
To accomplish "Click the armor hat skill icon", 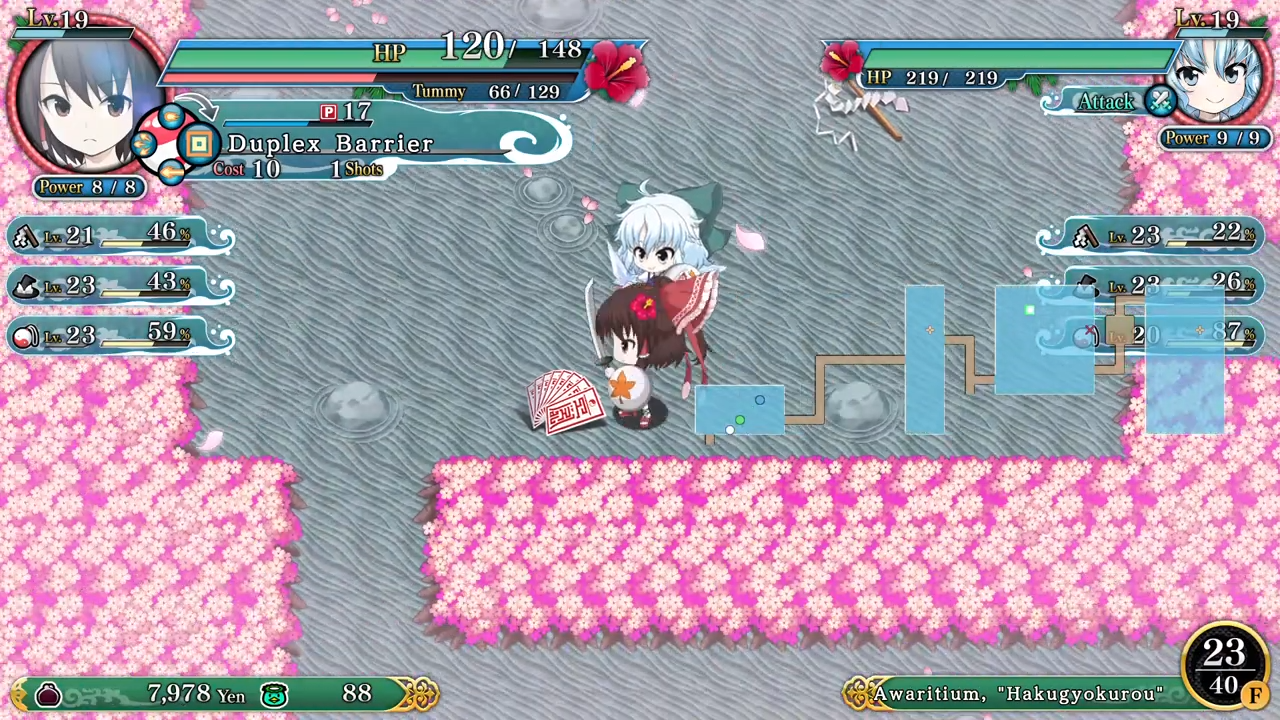I will pos(25,285).
